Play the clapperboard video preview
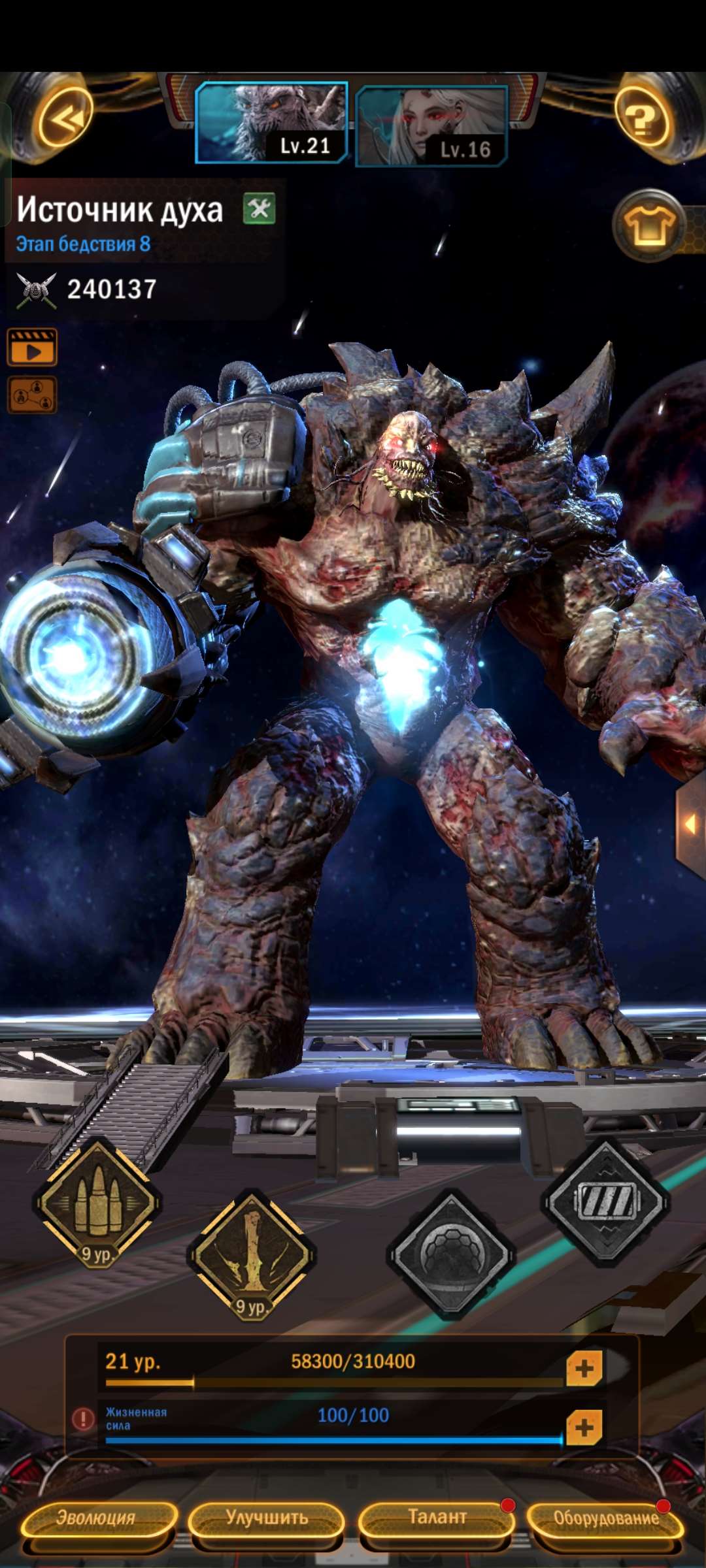The height and width of the screenshot is (1568, 706). pyautogui.click(x=32, y=347)
